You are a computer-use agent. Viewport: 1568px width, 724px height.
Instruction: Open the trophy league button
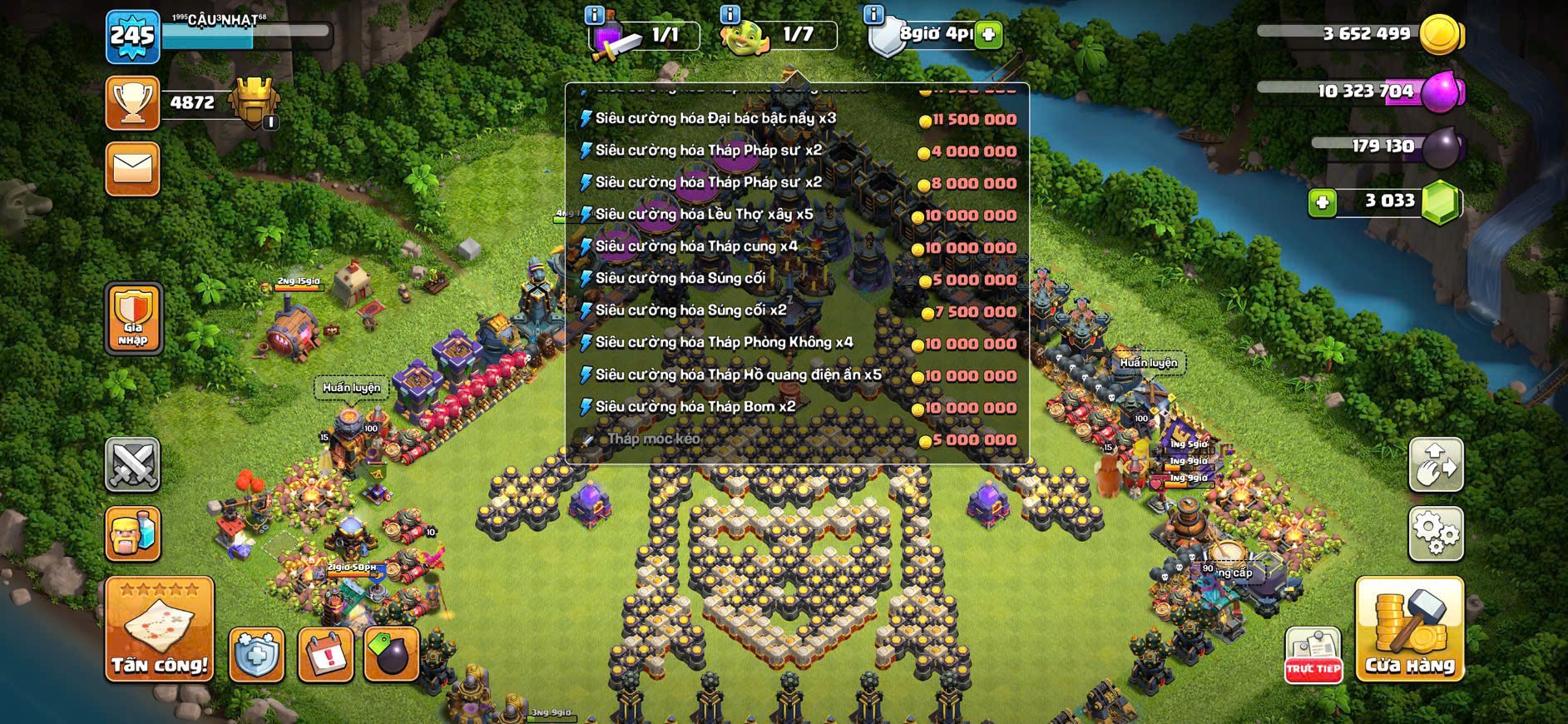click(132, 103)
